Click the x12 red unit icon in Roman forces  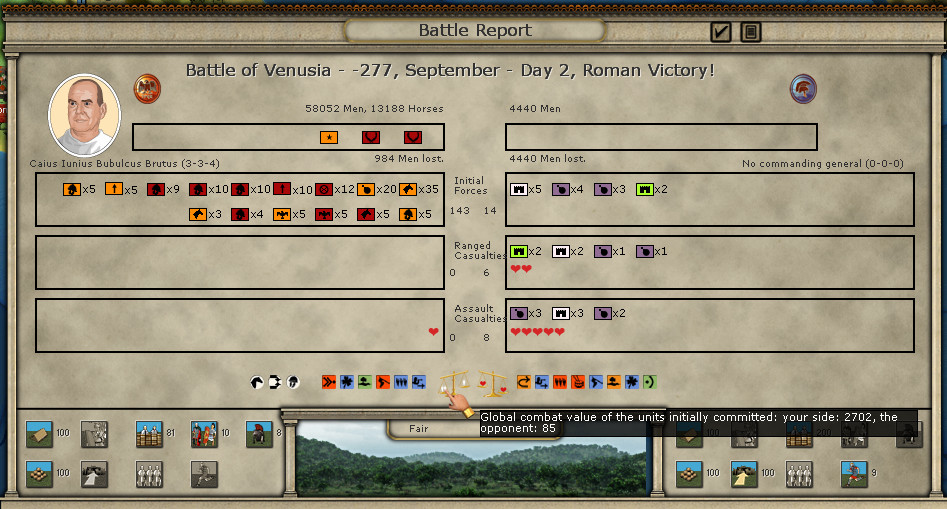click(324, 189)
